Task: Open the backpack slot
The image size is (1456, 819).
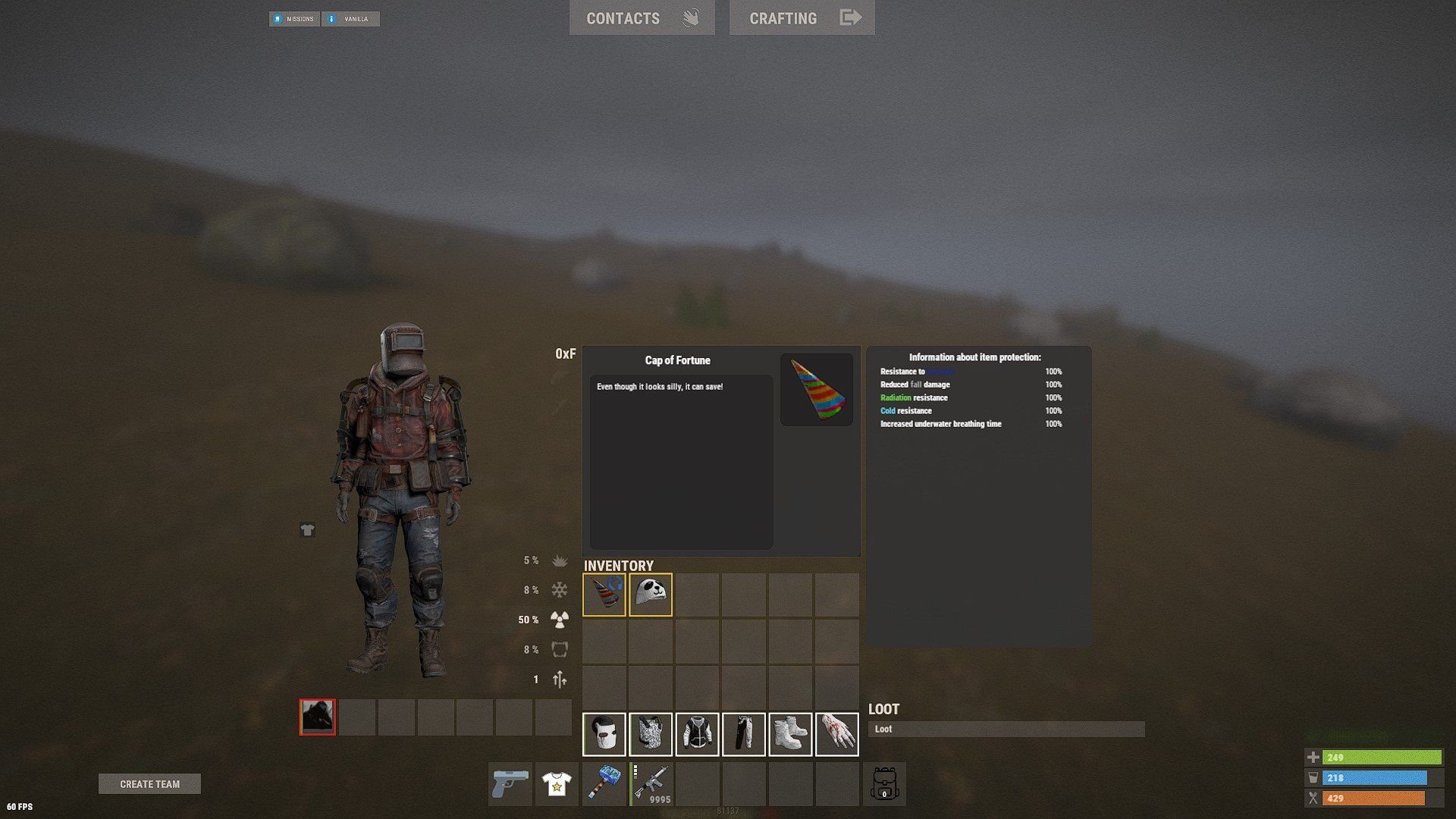Action: 884,784
